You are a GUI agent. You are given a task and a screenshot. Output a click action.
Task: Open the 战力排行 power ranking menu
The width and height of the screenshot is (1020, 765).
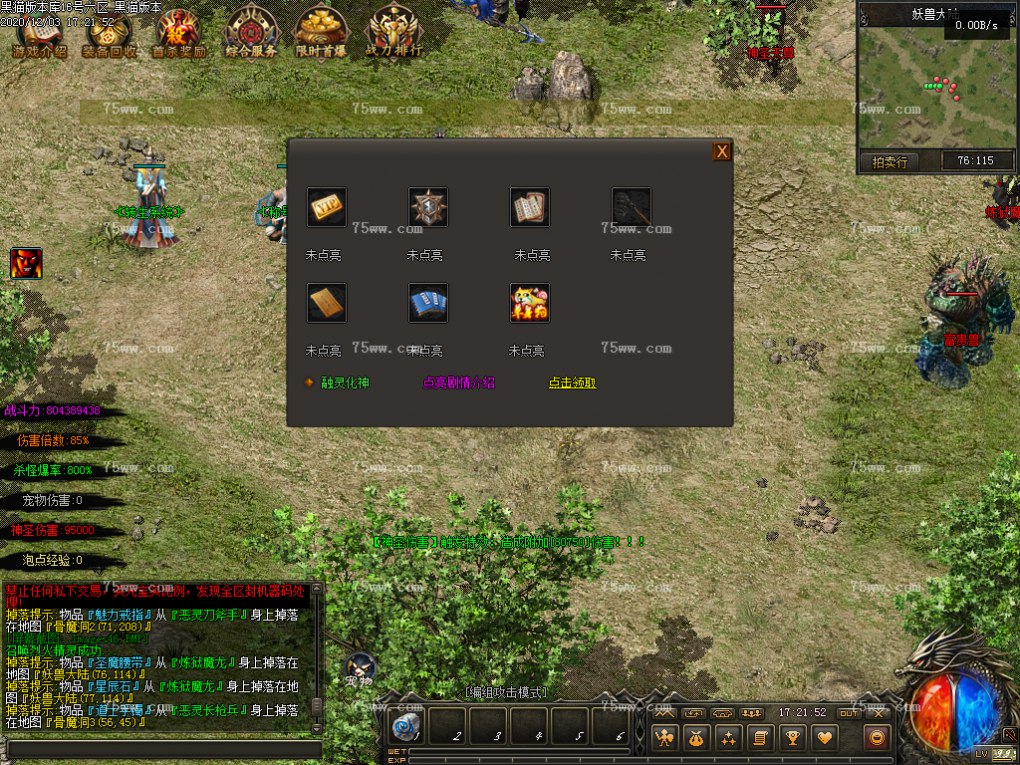[393, 33]
